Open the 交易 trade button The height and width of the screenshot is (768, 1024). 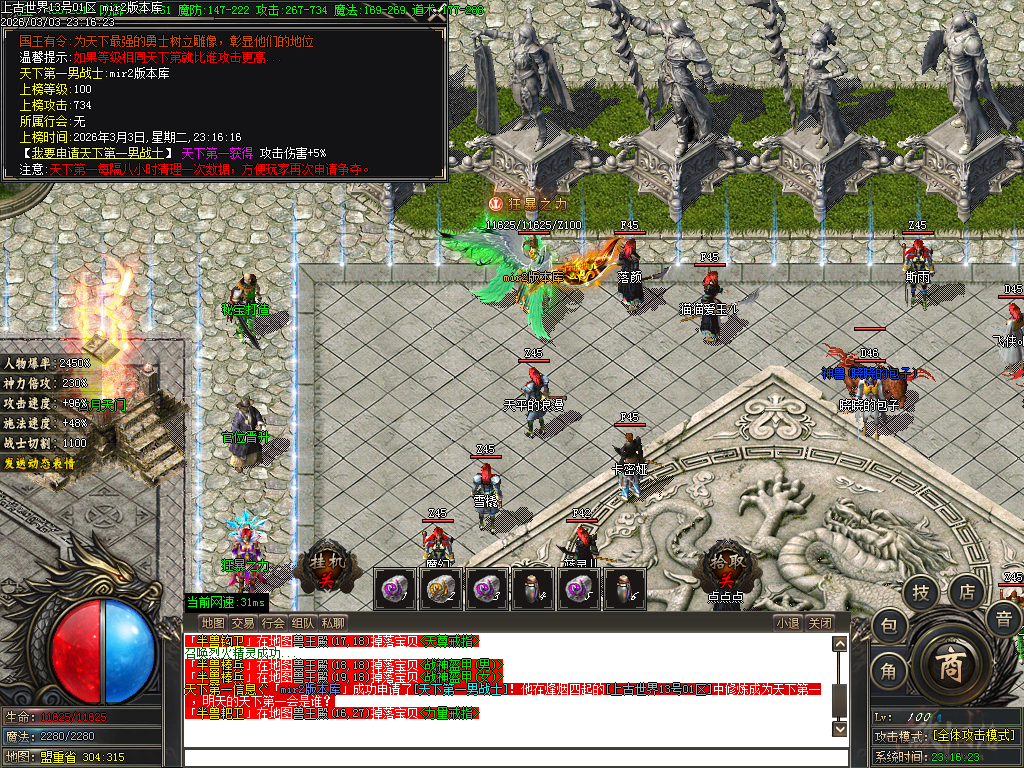pos(243,623)
